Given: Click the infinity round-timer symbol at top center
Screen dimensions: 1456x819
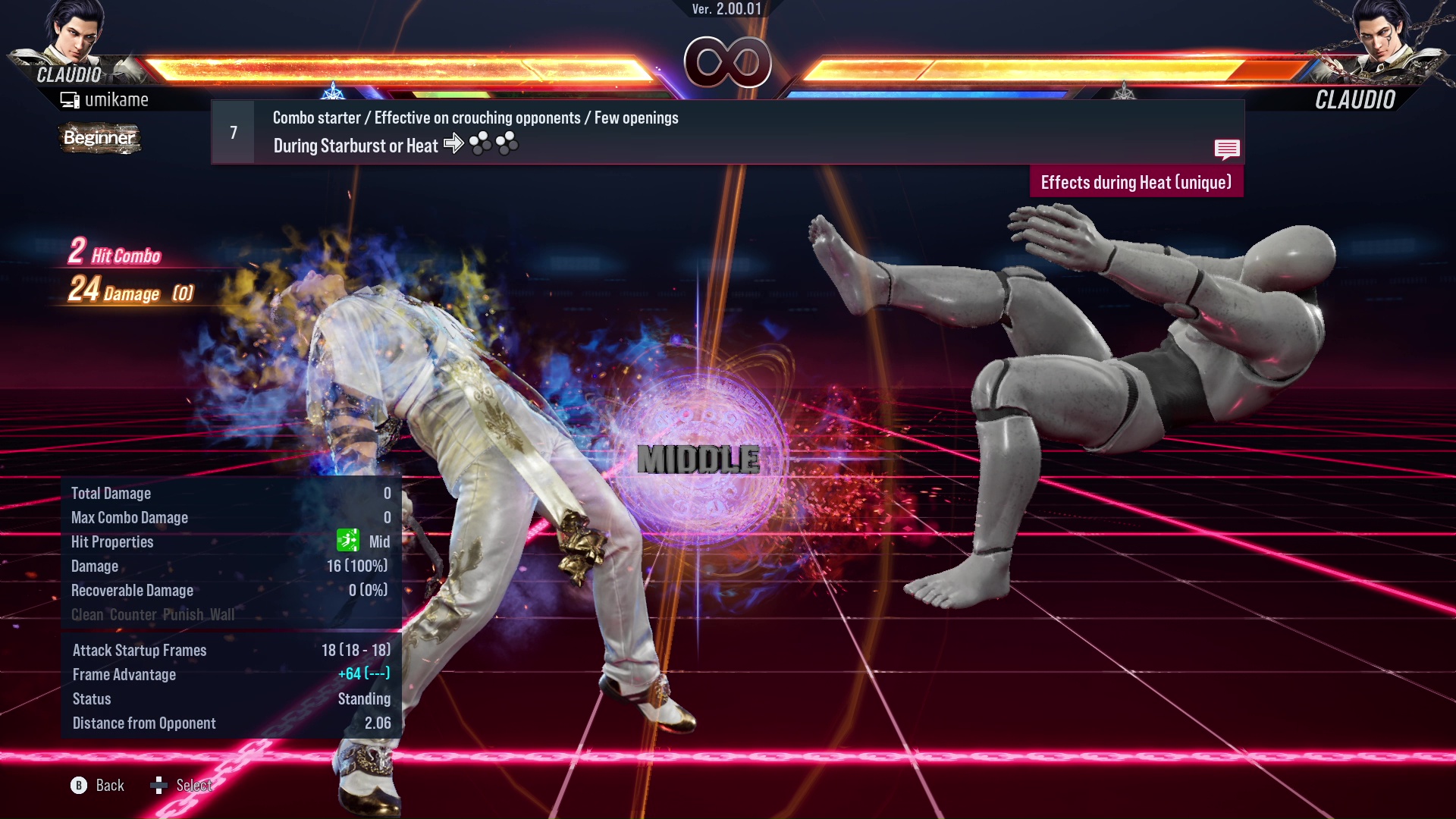Looking at the screenshot, I should coord(728,64).
